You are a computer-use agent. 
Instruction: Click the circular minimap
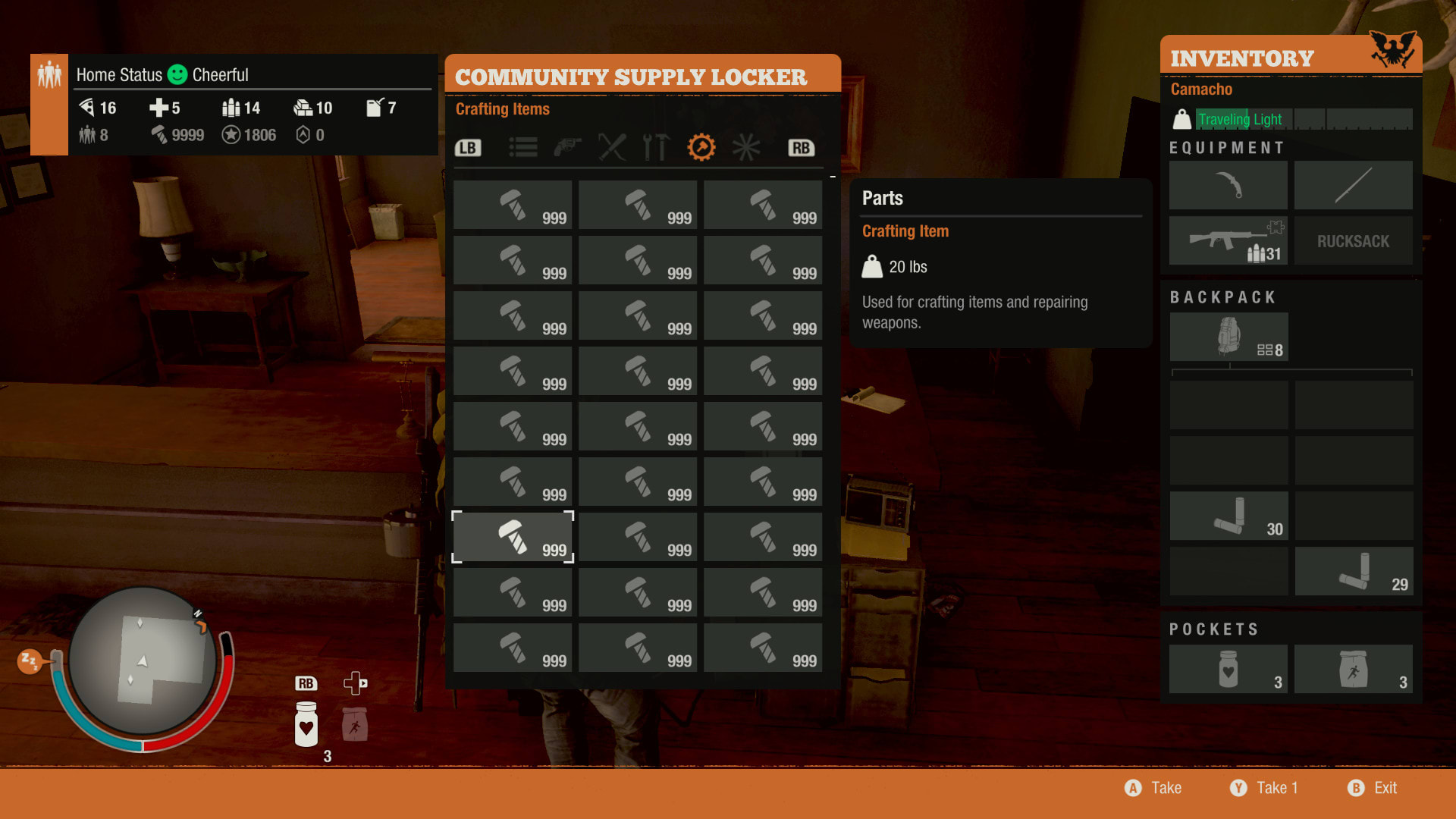pos(143,661)
